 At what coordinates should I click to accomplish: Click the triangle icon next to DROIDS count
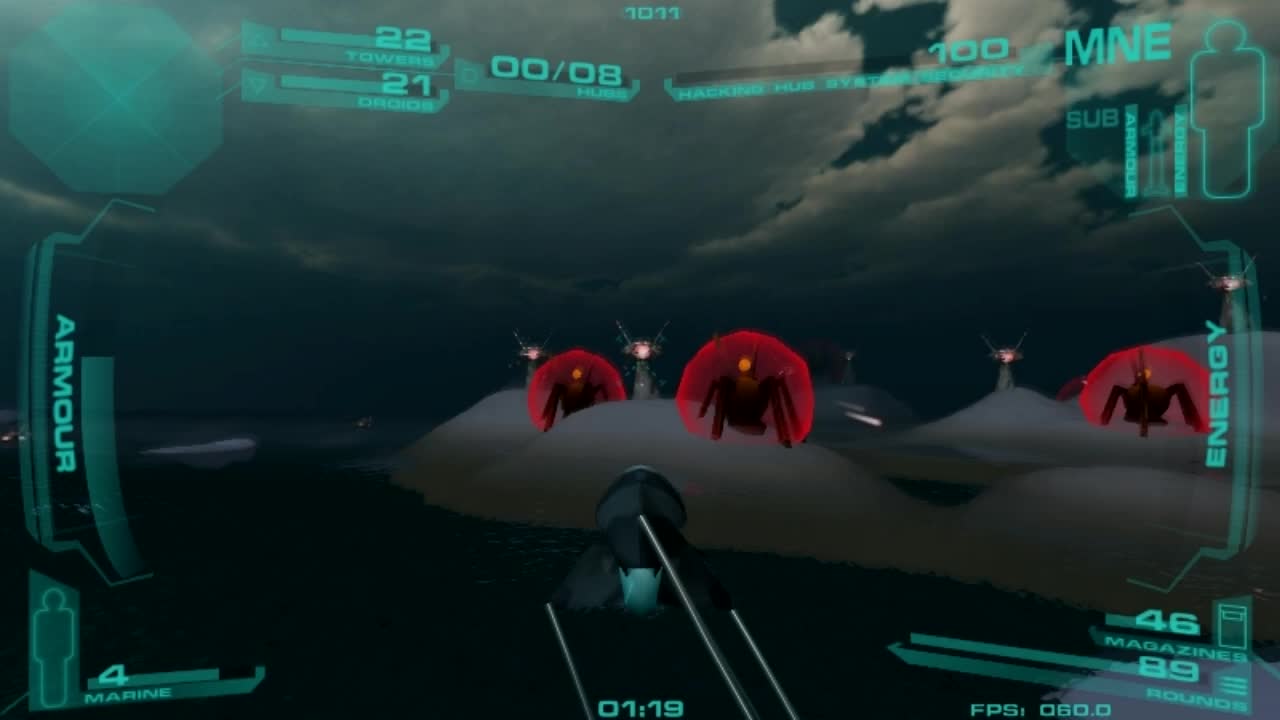pyautogui.click(x=258, y=82)
